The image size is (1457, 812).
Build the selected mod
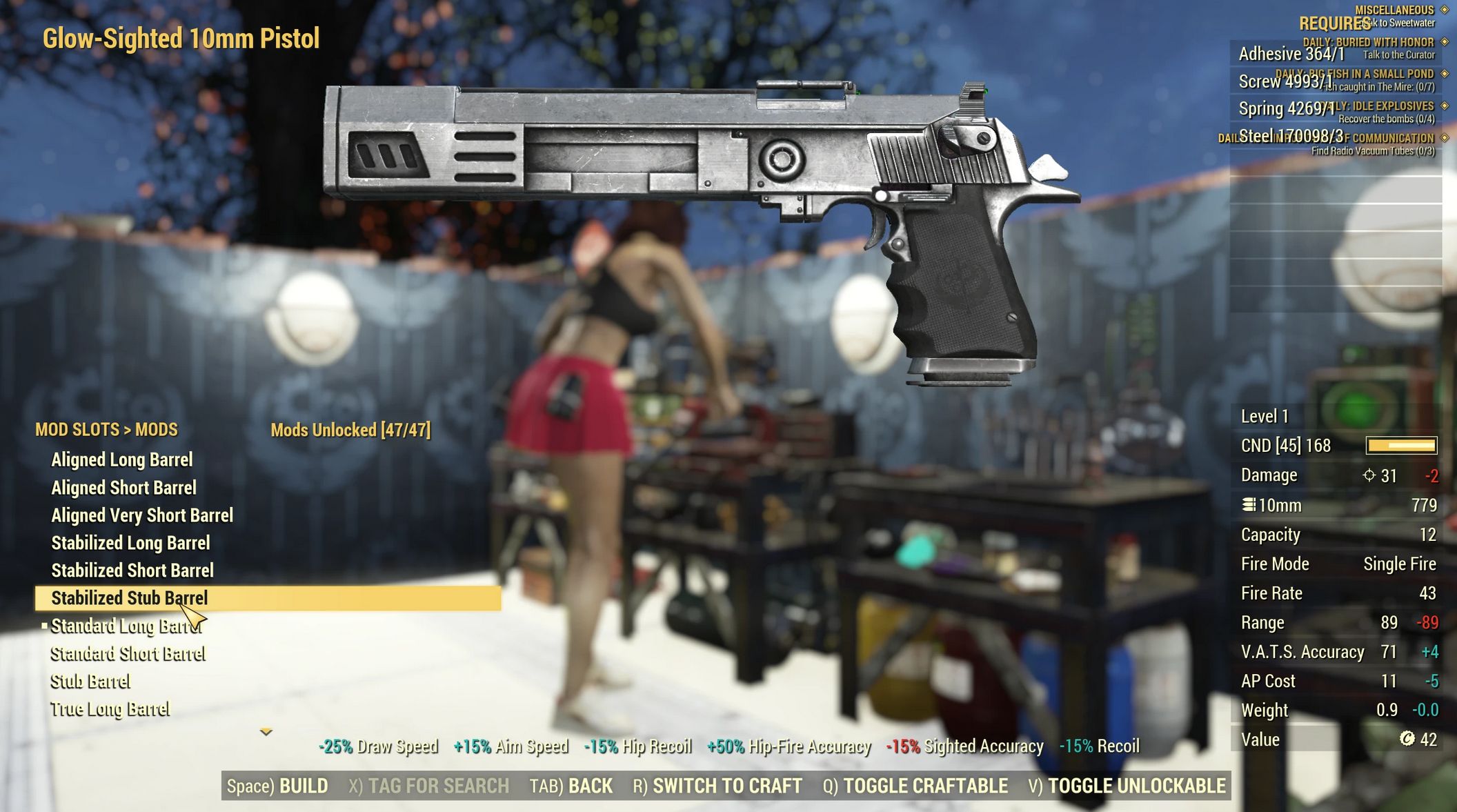(x=277, y=786)
